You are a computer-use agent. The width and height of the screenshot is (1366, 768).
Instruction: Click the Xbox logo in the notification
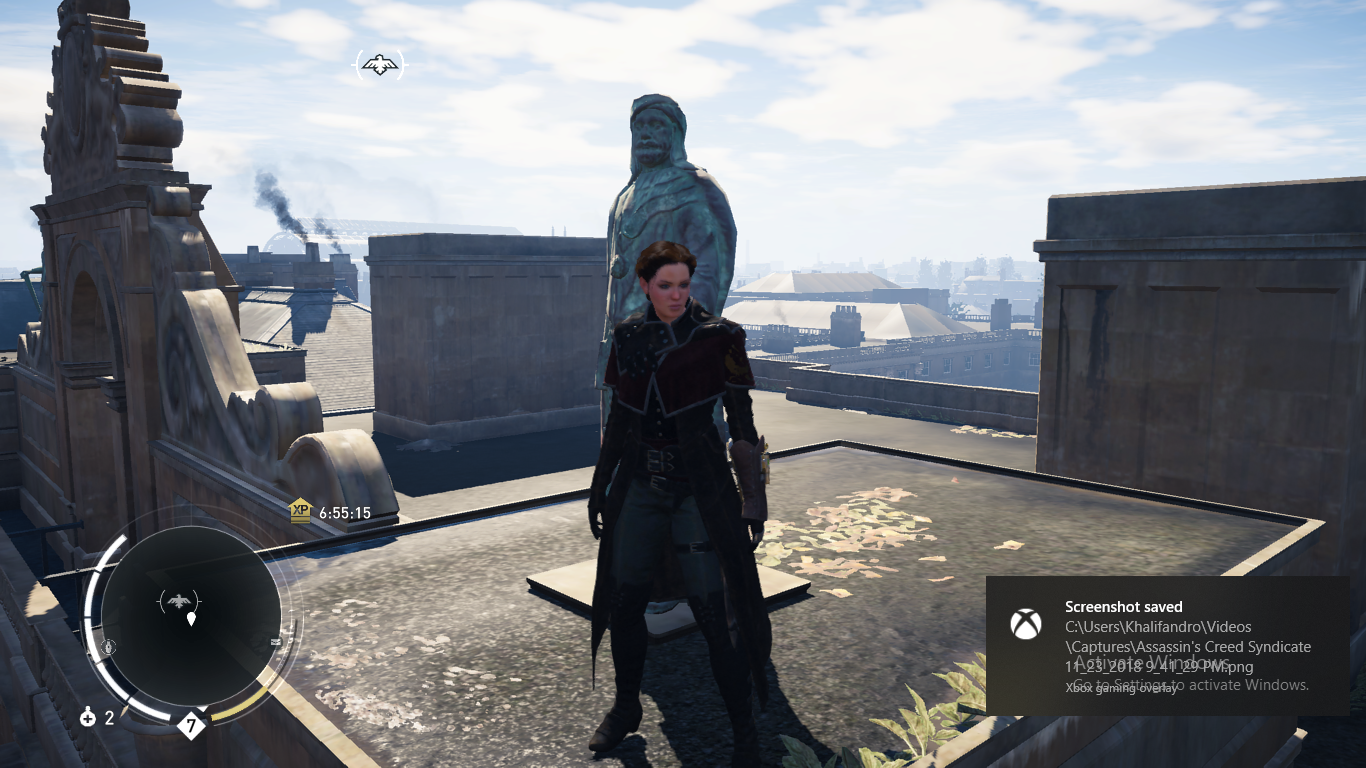1025,625
